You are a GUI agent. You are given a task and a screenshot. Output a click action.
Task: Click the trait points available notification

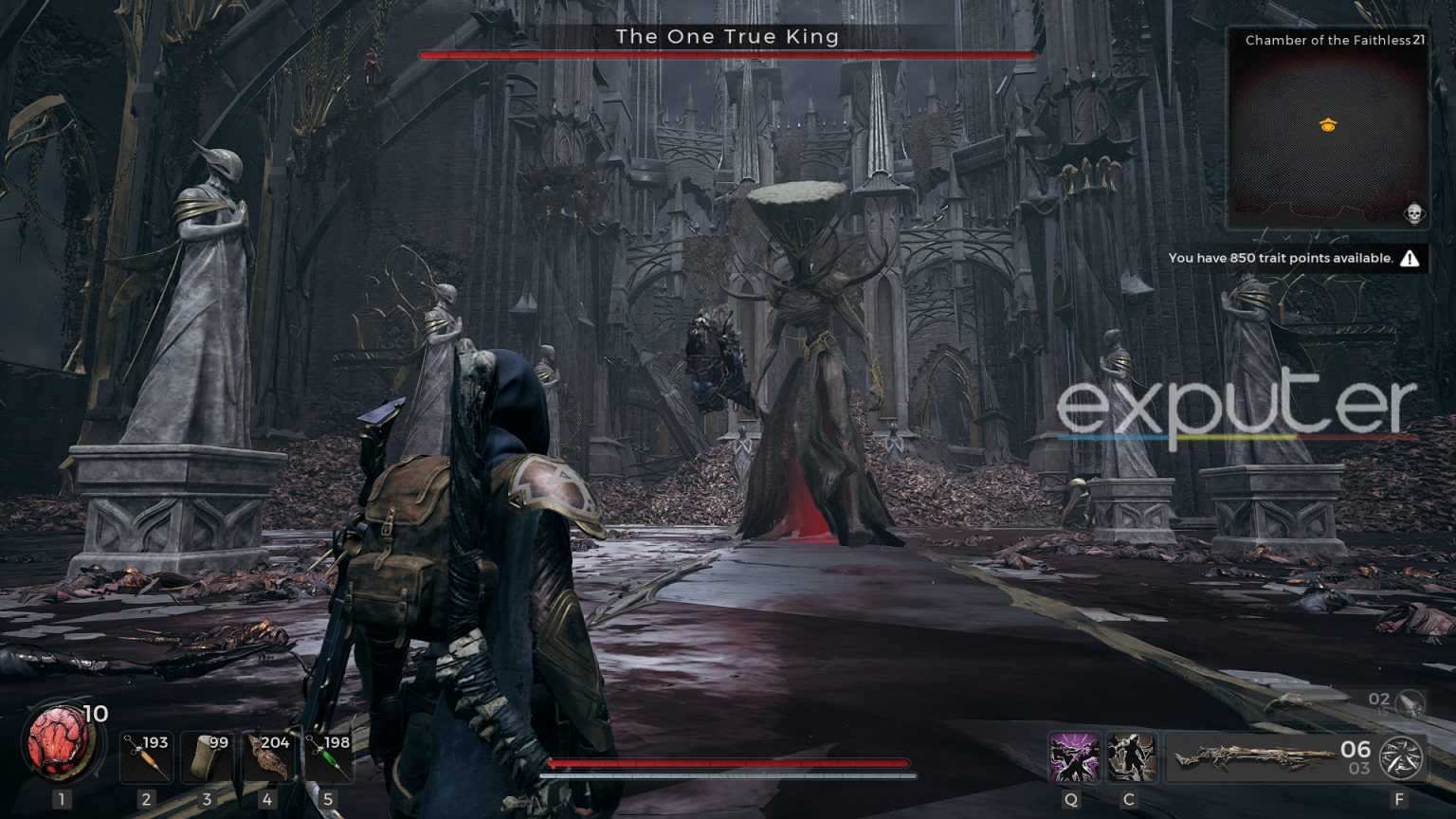[x=1283, y=257]
